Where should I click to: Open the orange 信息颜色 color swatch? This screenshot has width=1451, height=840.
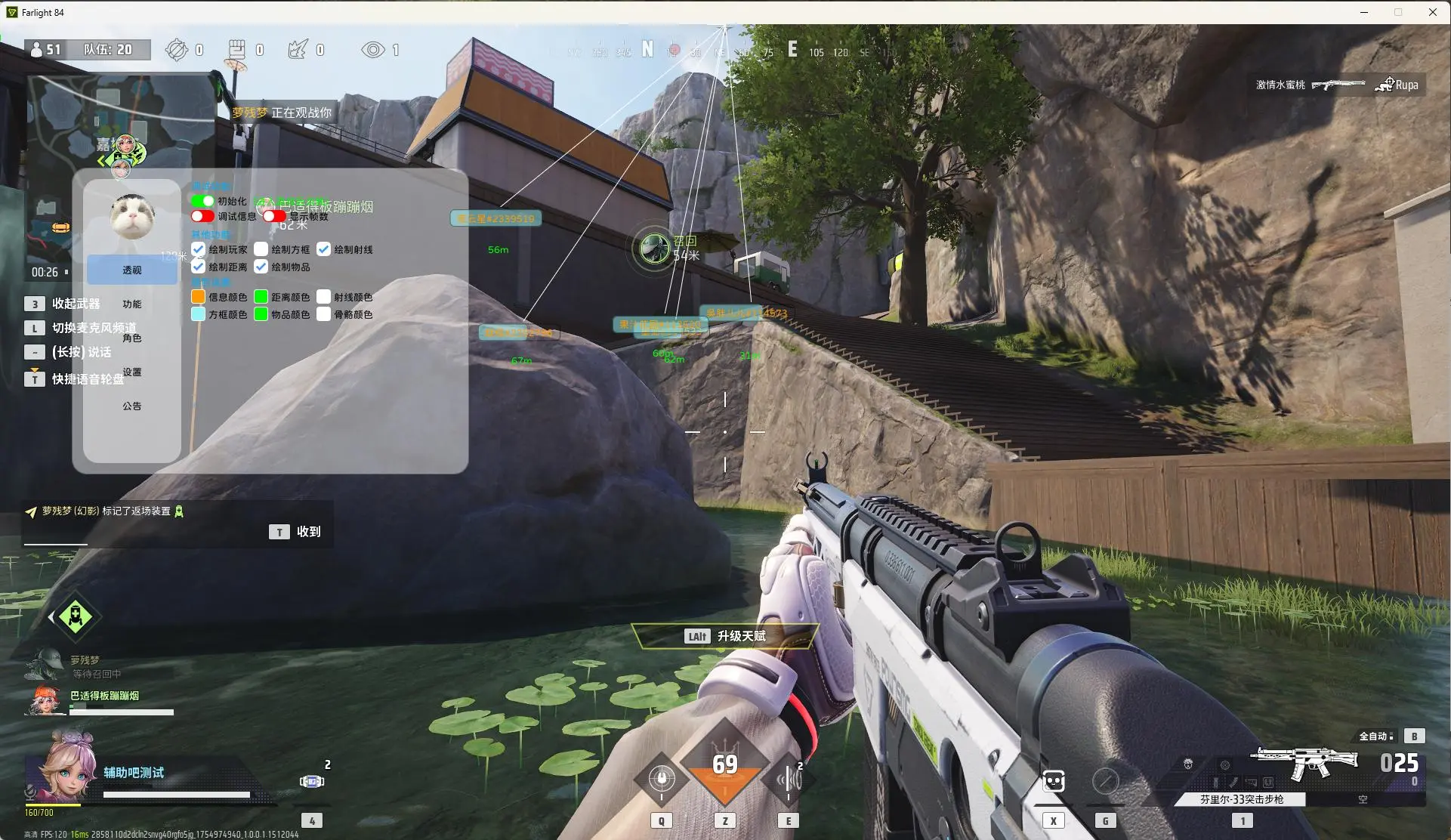[x=197, y=297]
